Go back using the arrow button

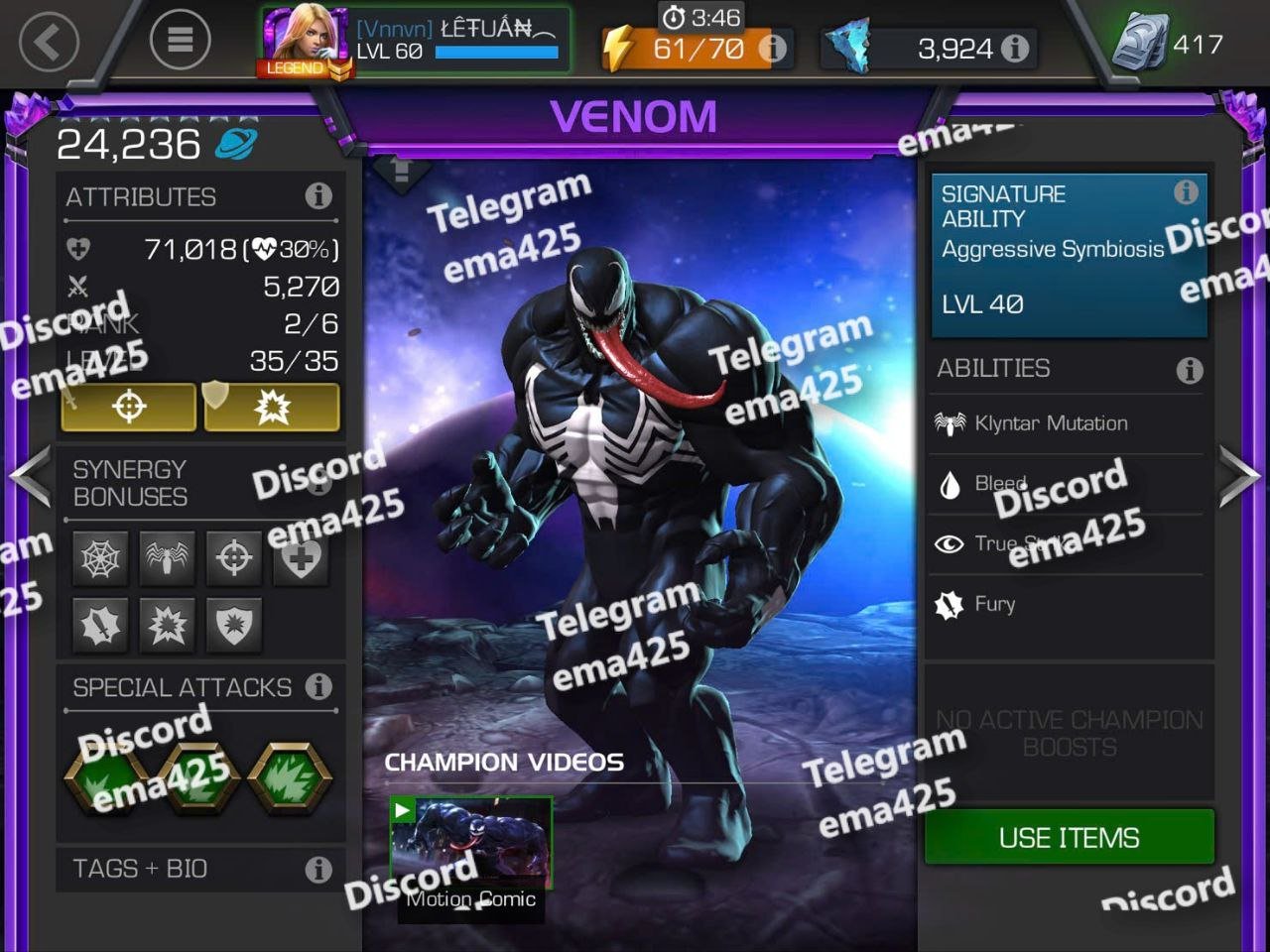click(48, 42)
